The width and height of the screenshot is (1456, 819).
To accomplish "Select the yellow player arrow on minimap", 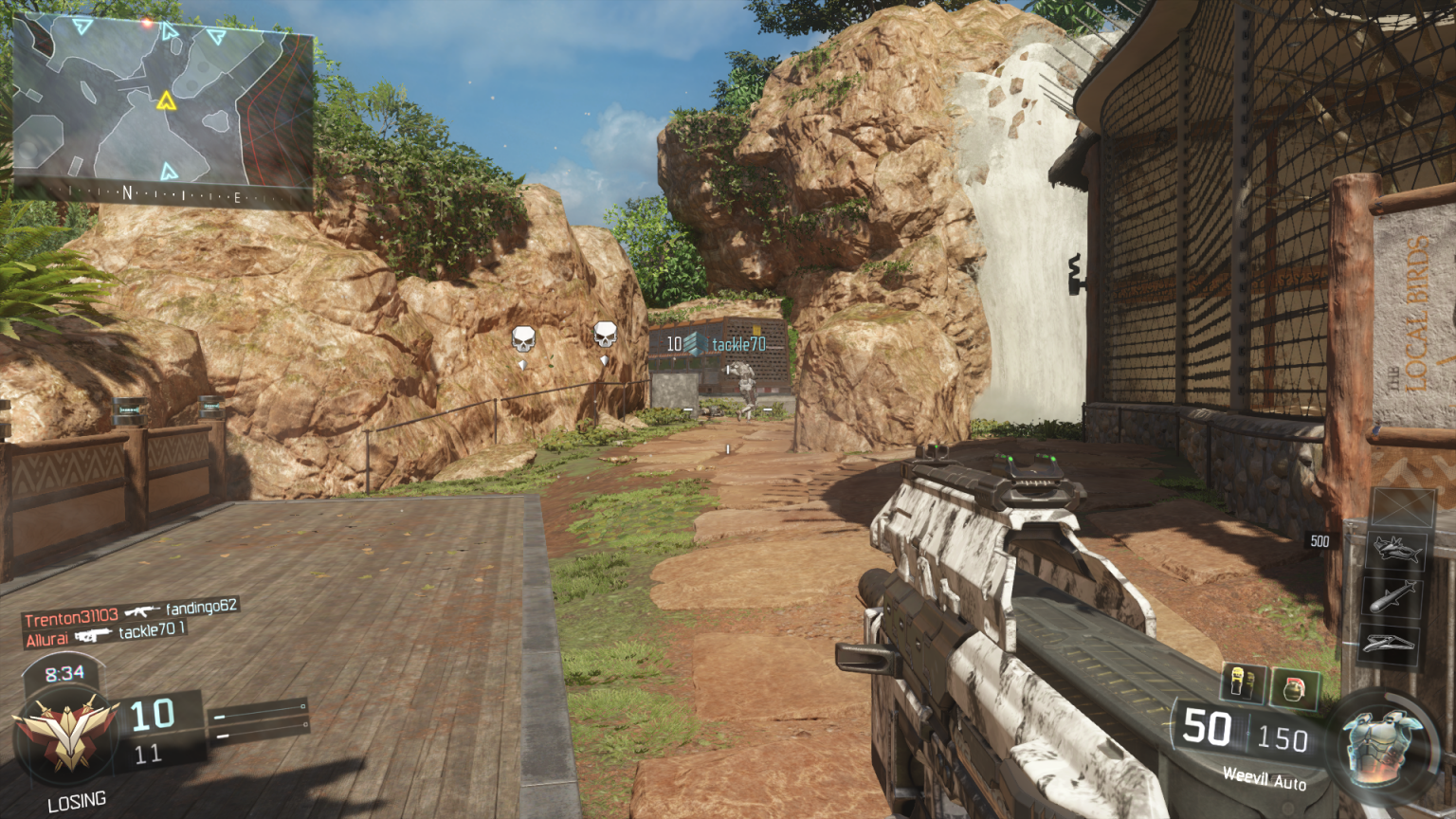I will click(x=167, y=100).
